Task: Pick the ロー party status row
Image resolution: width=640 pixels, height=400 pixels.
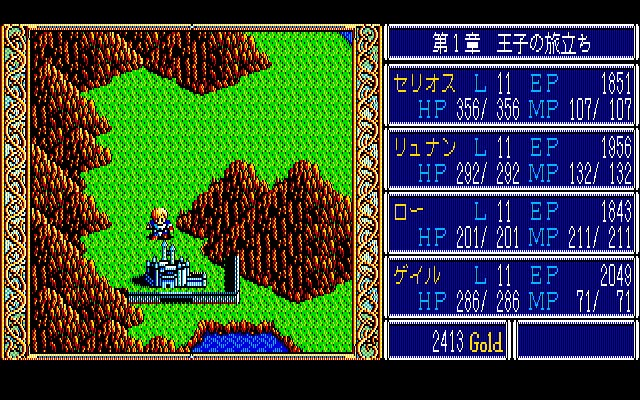Action: [x=510, y=224]
